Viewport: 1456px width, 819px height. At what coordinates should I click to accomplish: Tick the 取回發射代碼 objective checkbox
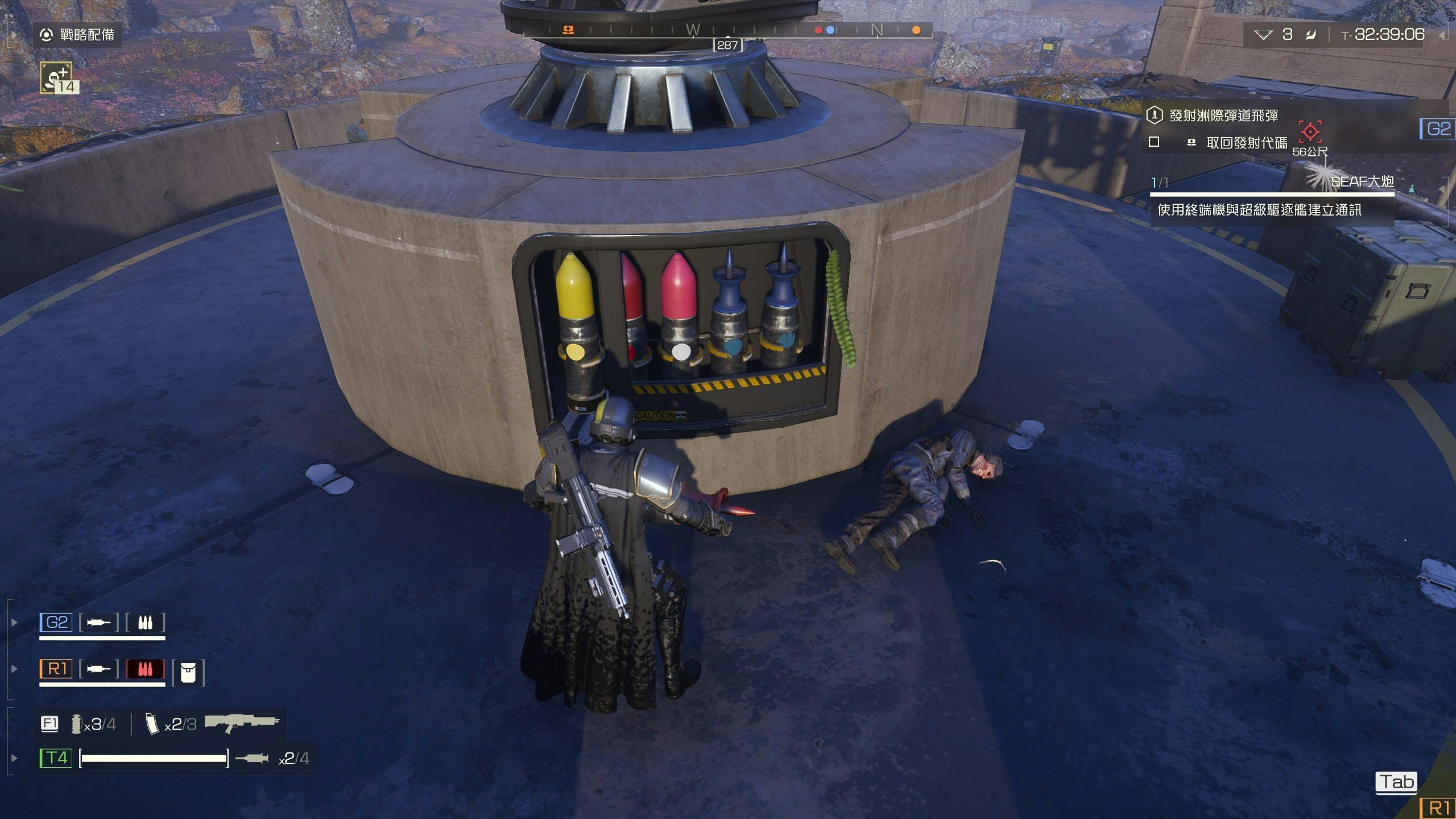click(x=1154, y=142)
